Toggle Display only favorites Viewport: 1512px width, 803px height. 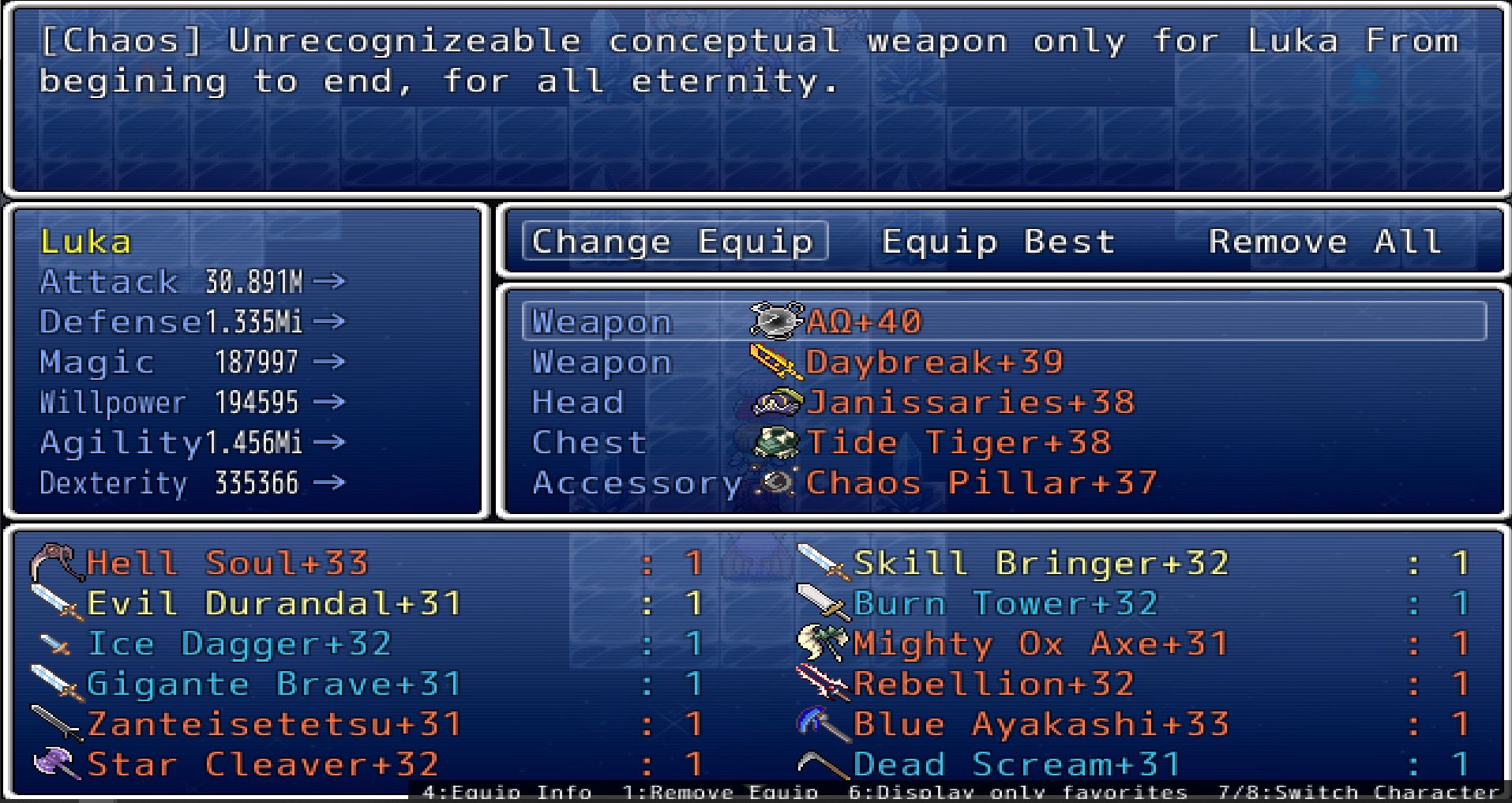tap(1019, 792)
